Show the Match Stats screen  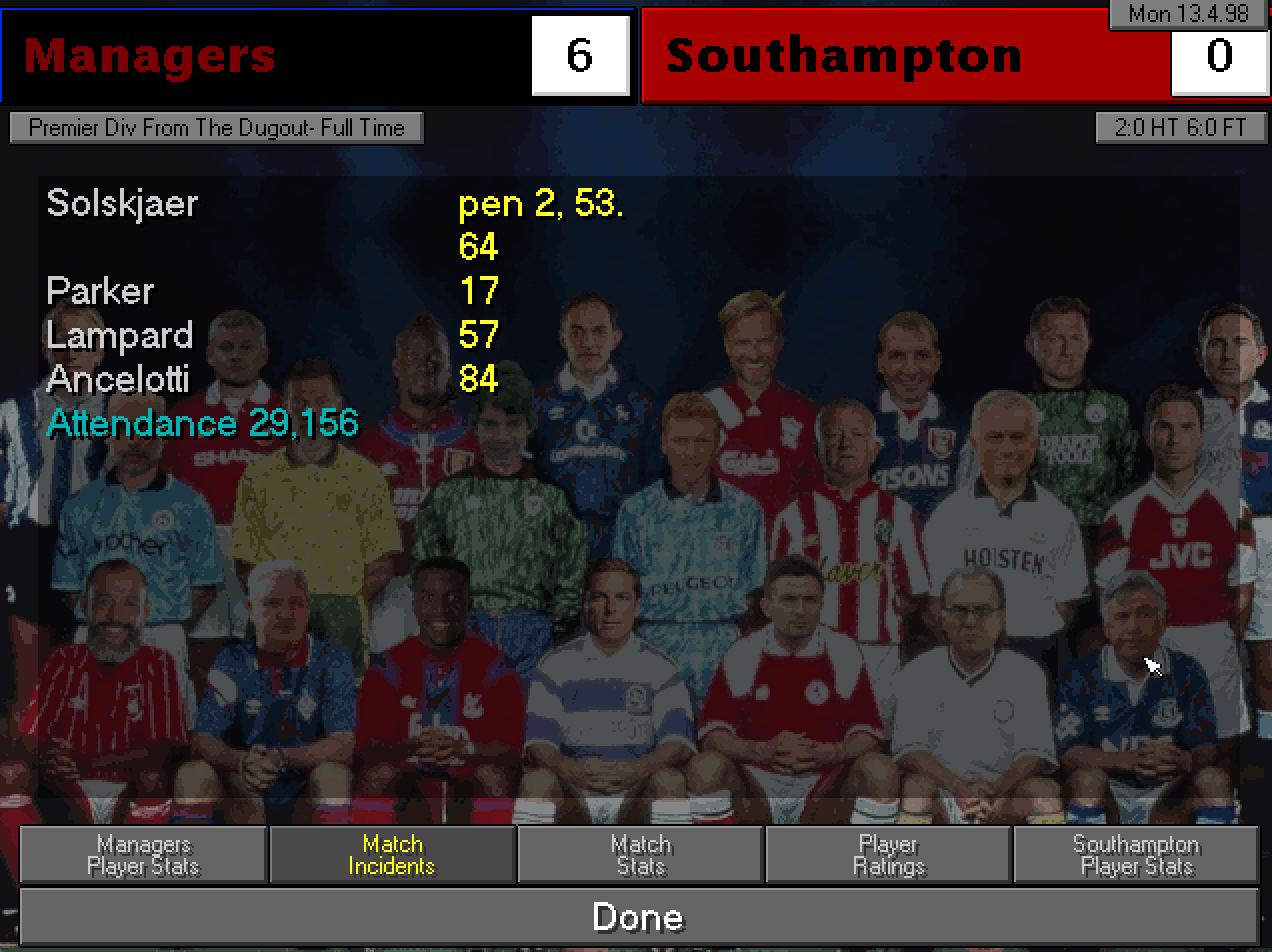pos(640,855)
